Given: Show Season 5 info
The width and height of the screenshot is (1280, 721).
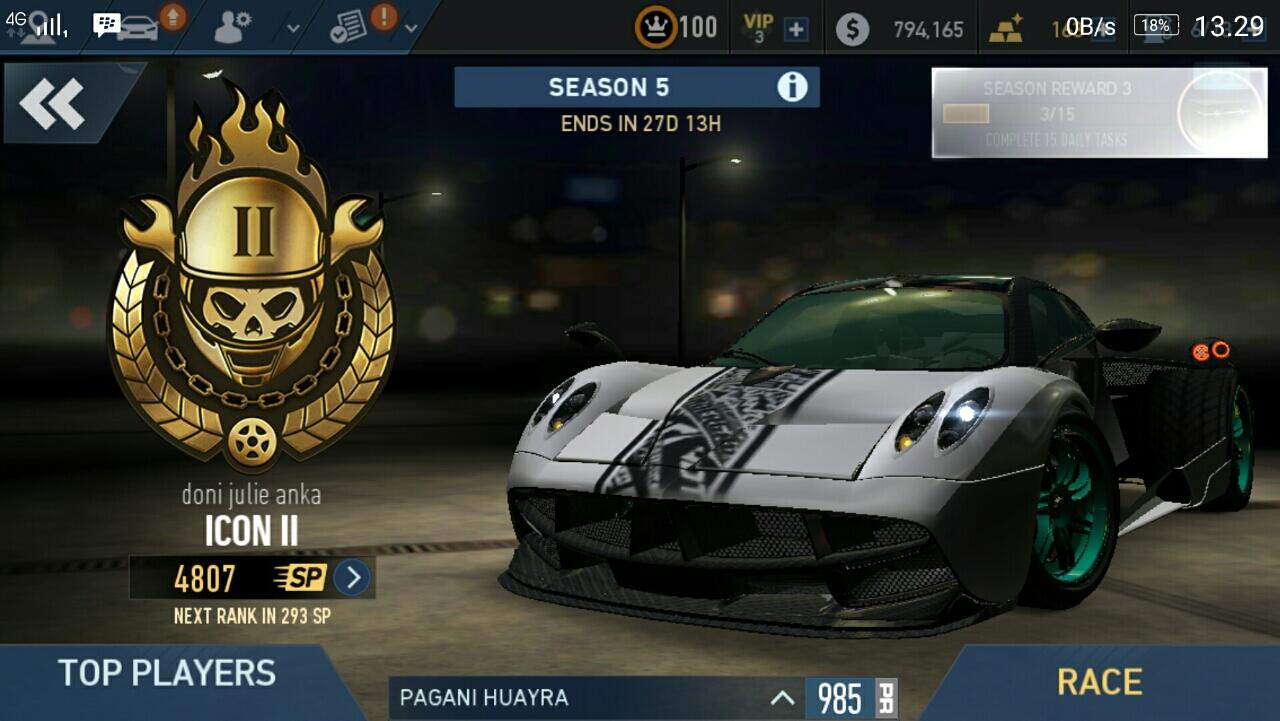Looking at the screenshot, I should click(792, 87).
